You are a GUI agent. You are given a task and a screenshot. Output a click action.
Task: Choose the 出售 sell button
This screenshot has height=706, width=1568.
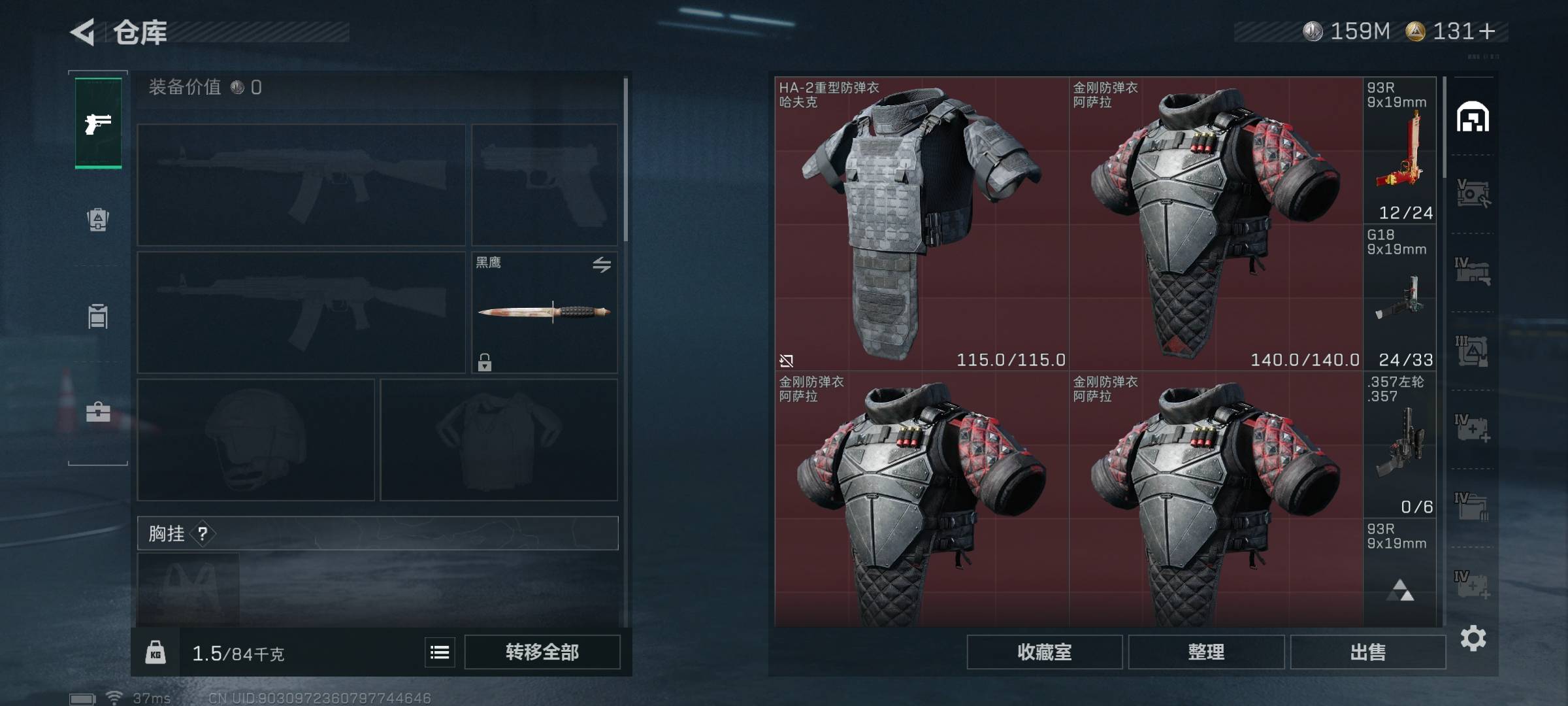(1367, 652)
